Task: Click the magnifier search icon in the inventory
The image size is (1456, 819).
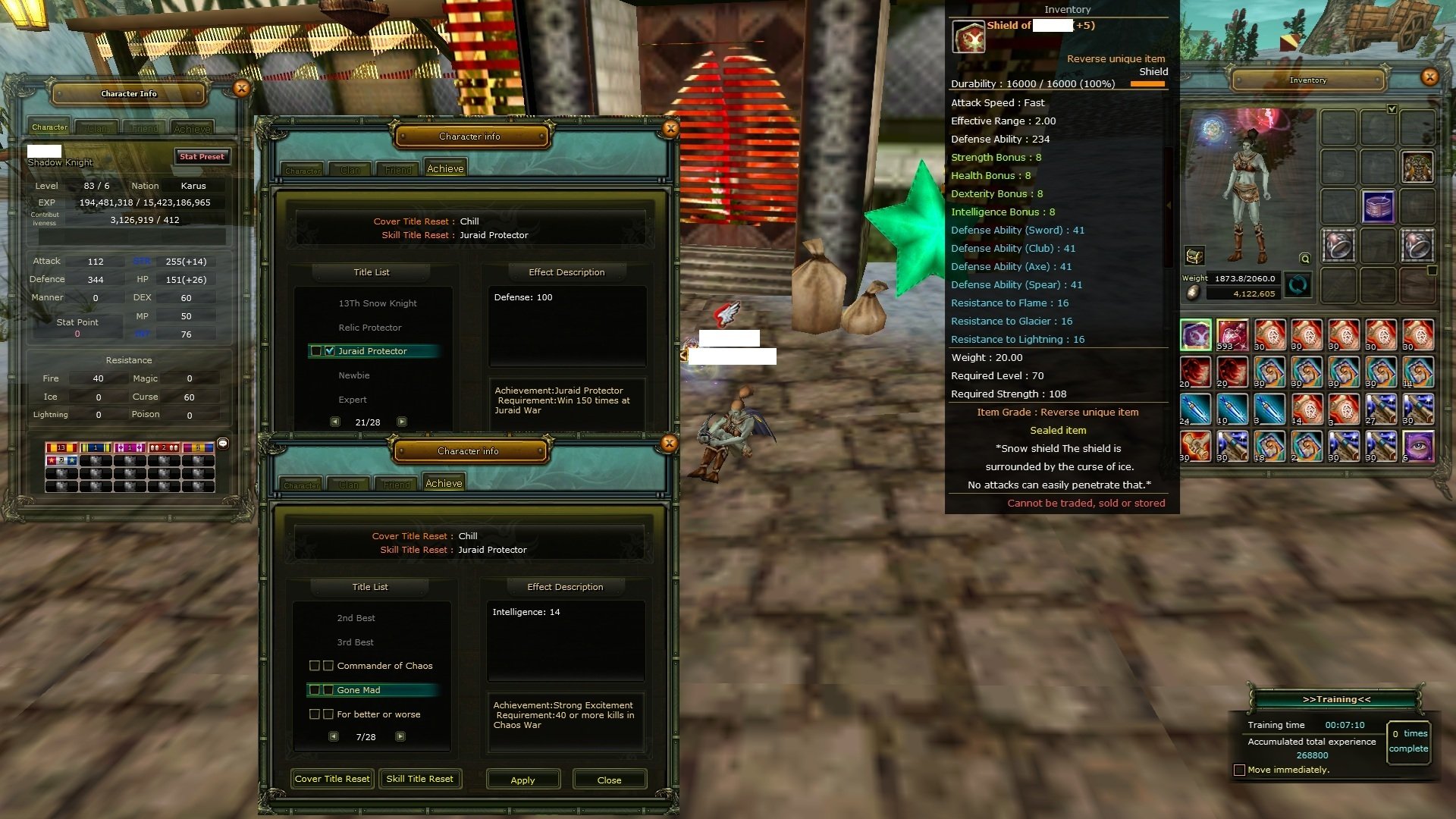Action: click(x=1304, y=259)
